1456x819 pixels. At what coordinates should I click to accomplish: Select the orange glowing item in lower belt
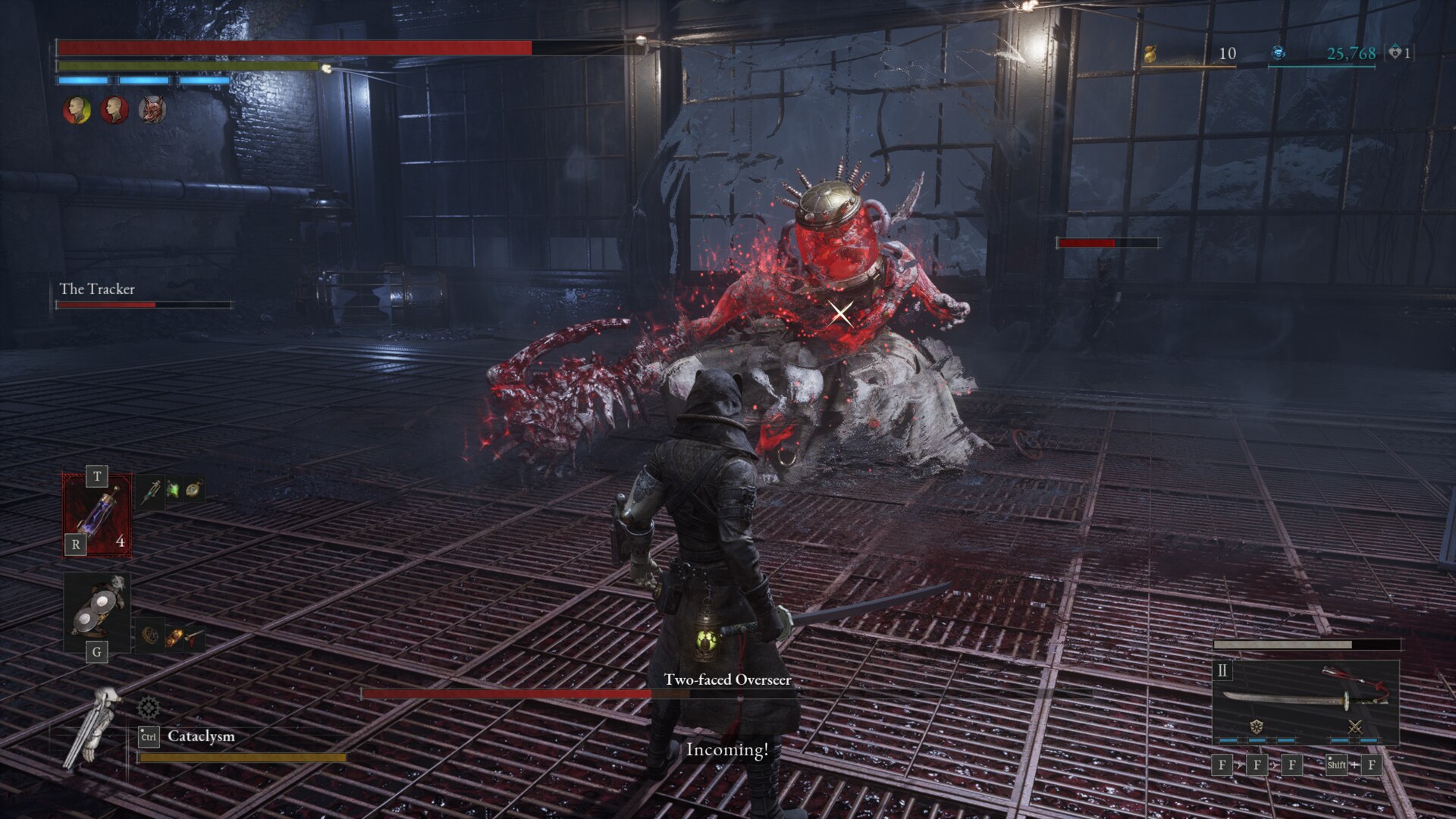tap(173, 638)
